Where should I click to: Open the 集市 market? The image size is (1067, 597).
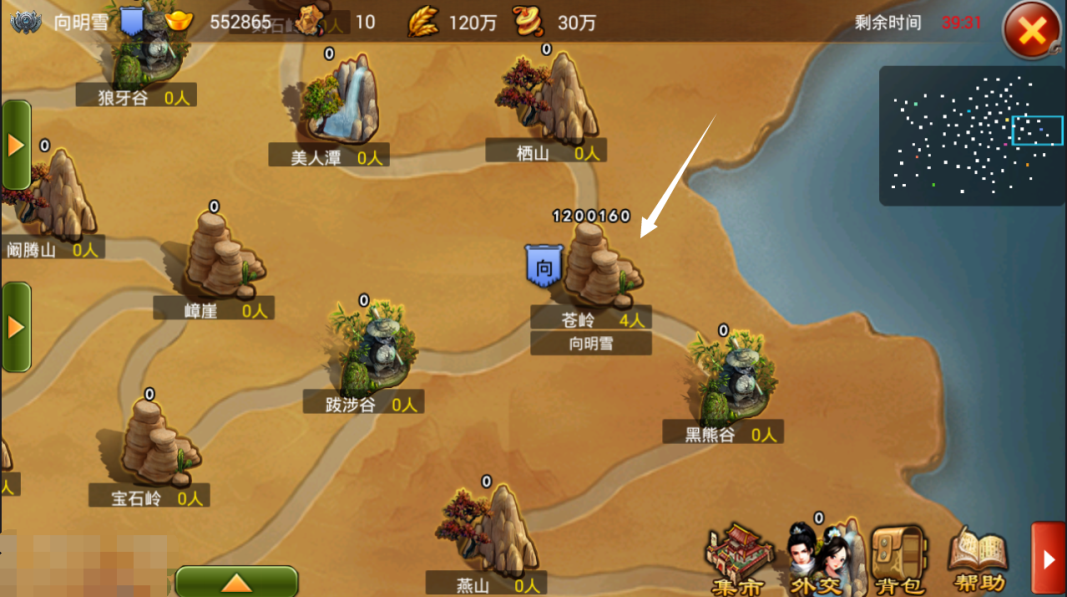pos(739,558)
